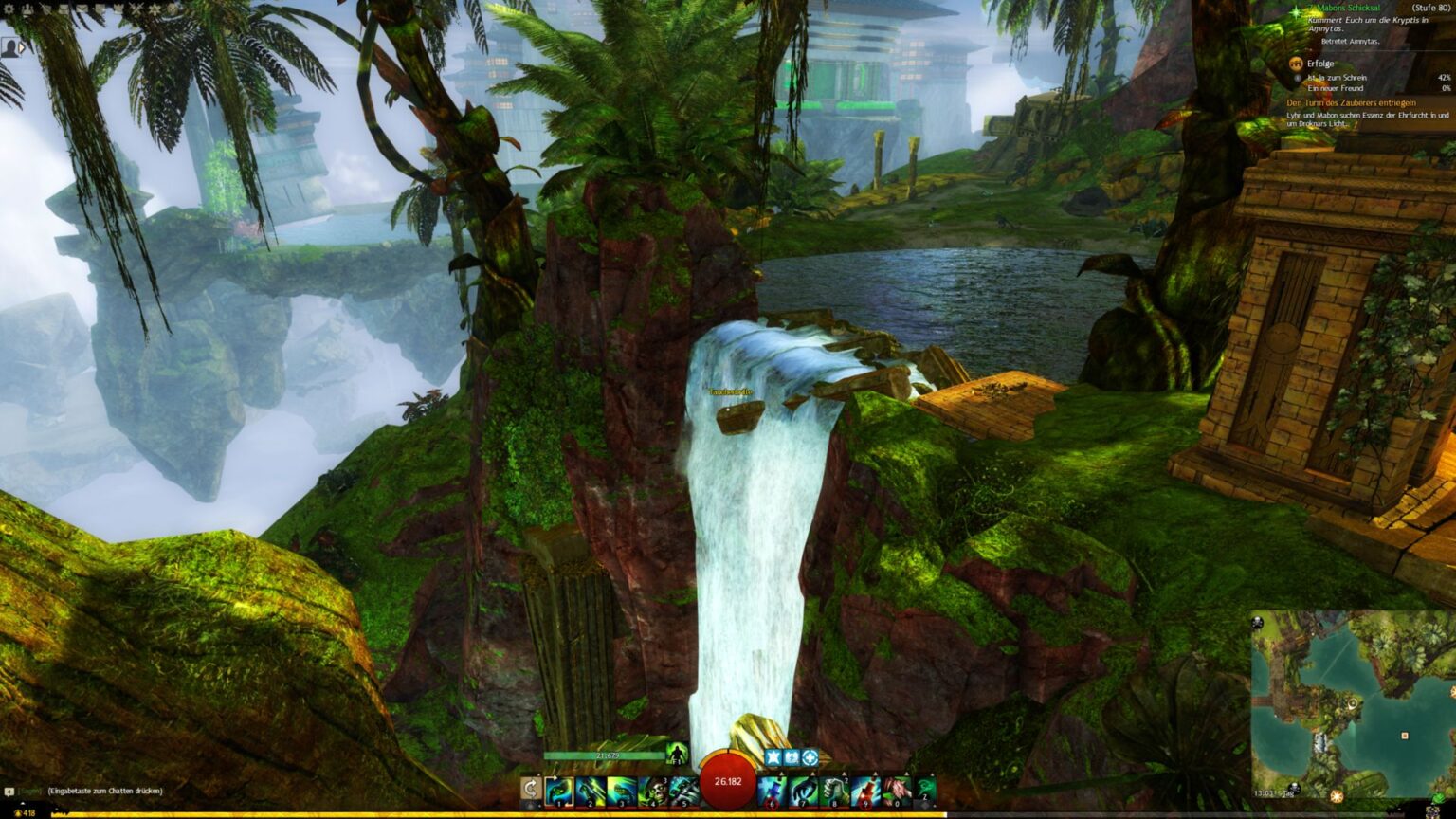Click the healing skill in slot 6
1456x819 pixels.
771,789
